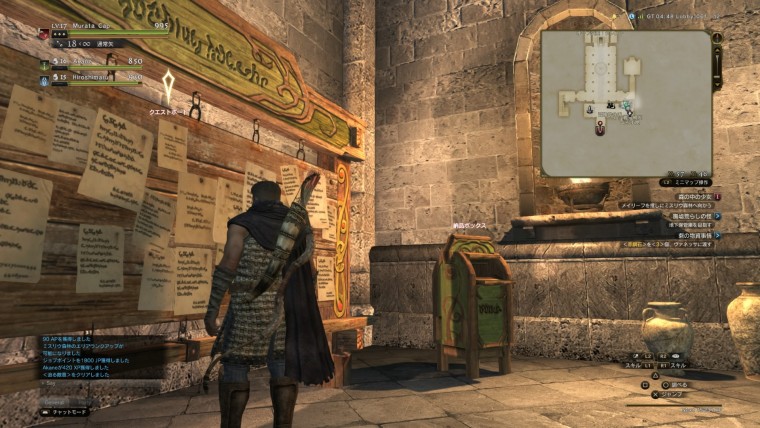Click Avanz's green vocation icon
This screenshot has width=760, height=428.
tap(45, 63)
